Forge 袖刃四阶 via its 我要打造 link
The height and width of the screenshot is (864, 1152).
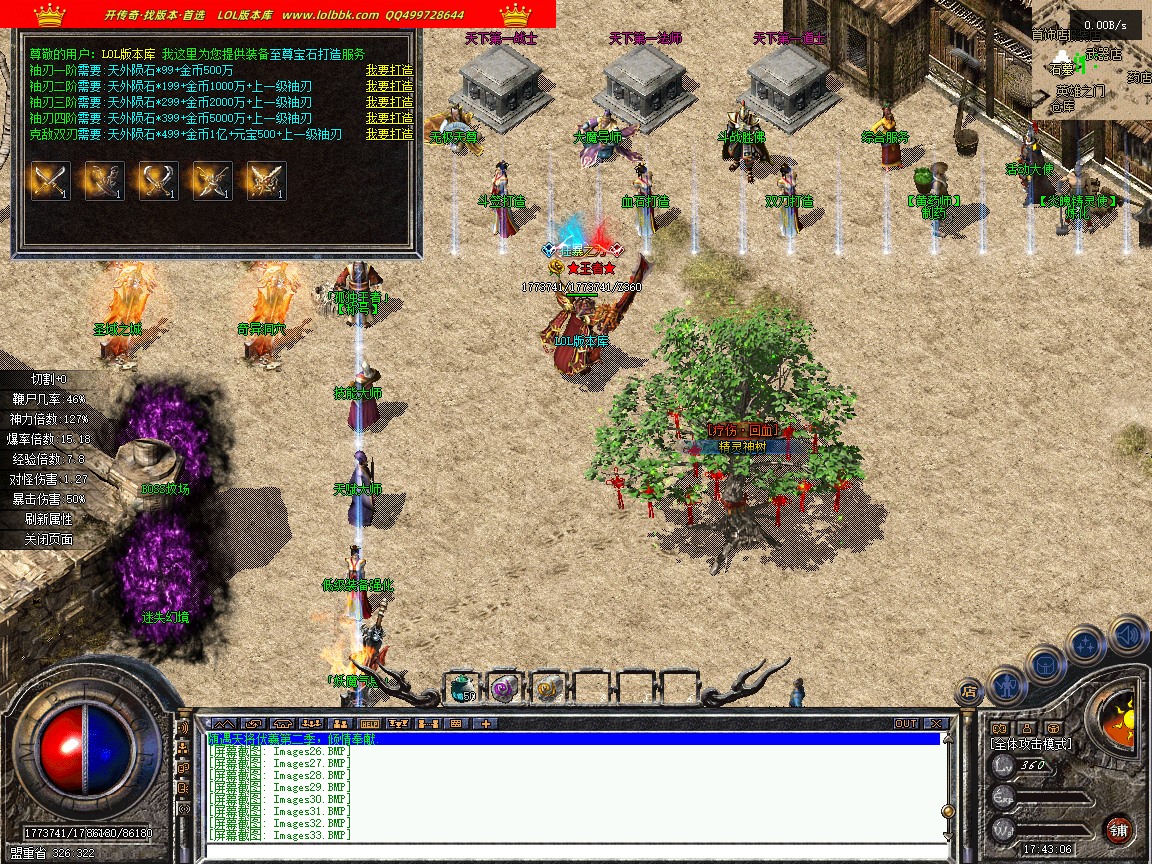point(389,118)
